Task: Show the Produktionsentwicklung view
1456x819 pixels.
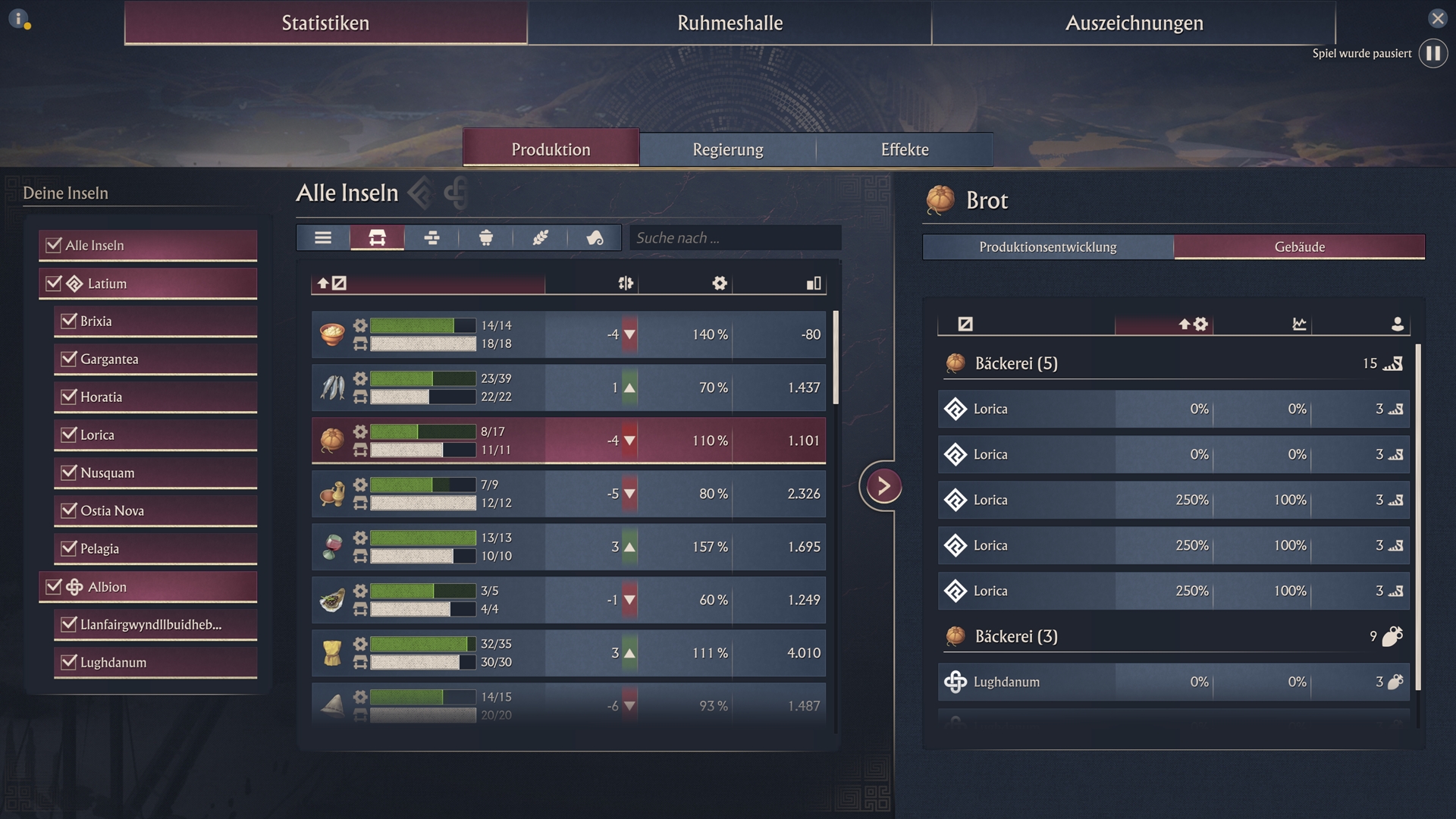Action: point(1047,247)
